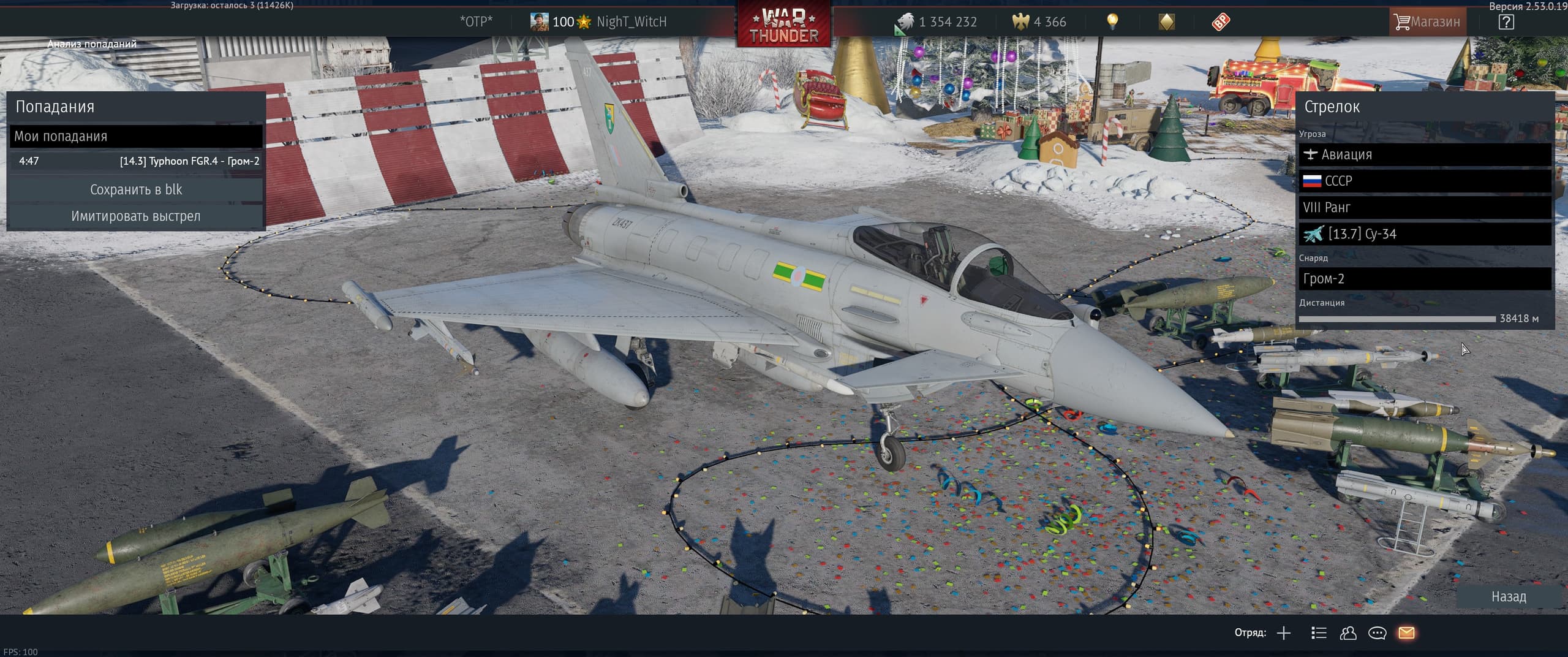Viewport: 1568px width, 657px height.
Task: Click the War Thunder logo
Action: pos(783,26)
